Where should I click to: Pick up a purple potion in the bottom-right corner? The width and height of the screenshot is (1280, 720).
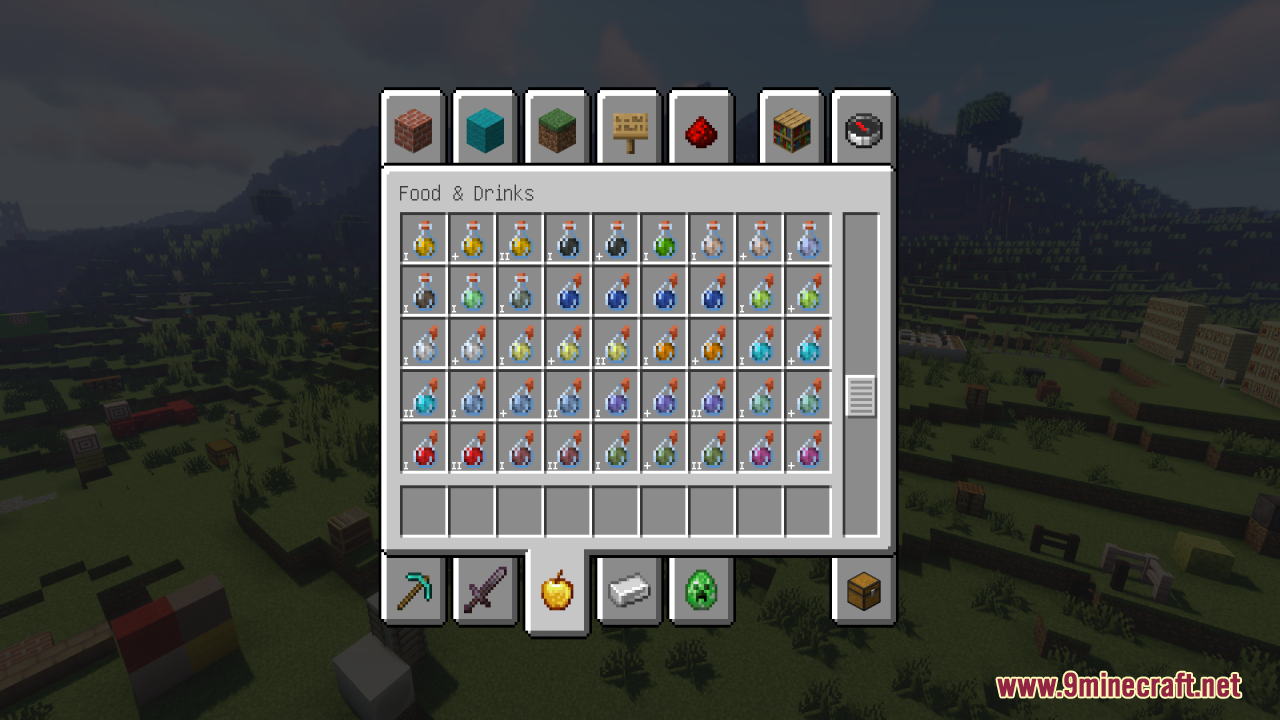coord(807,448)
